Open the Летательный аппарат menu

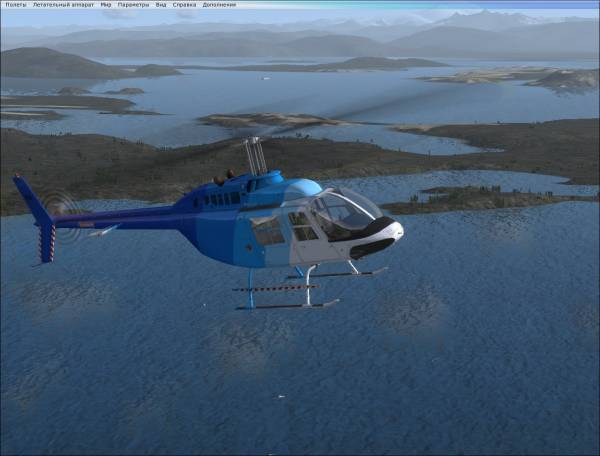[x=63, y=5]
